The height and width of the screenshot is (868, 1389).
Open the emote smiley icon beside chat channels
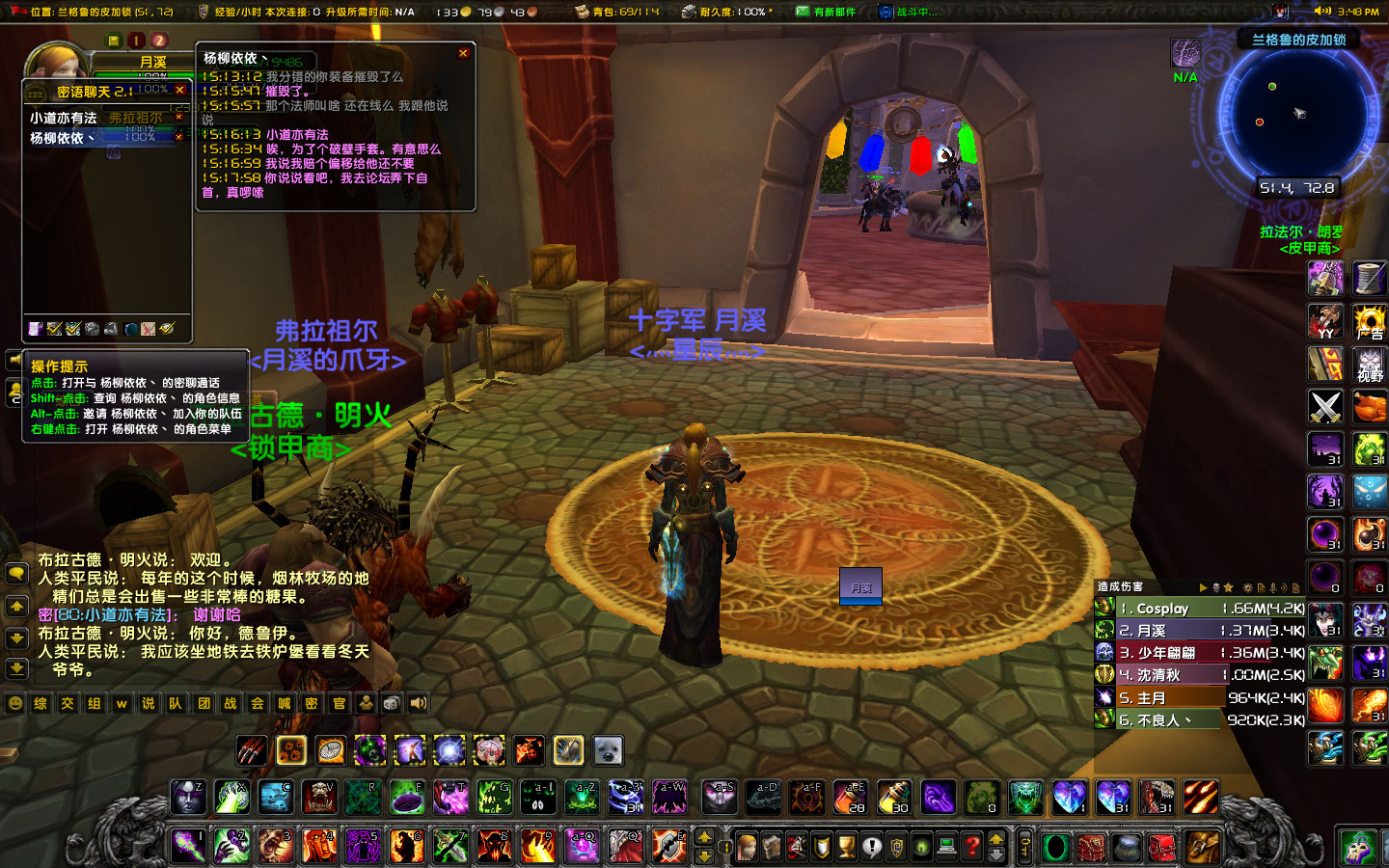pyautogui.click(x=15, y=703)
